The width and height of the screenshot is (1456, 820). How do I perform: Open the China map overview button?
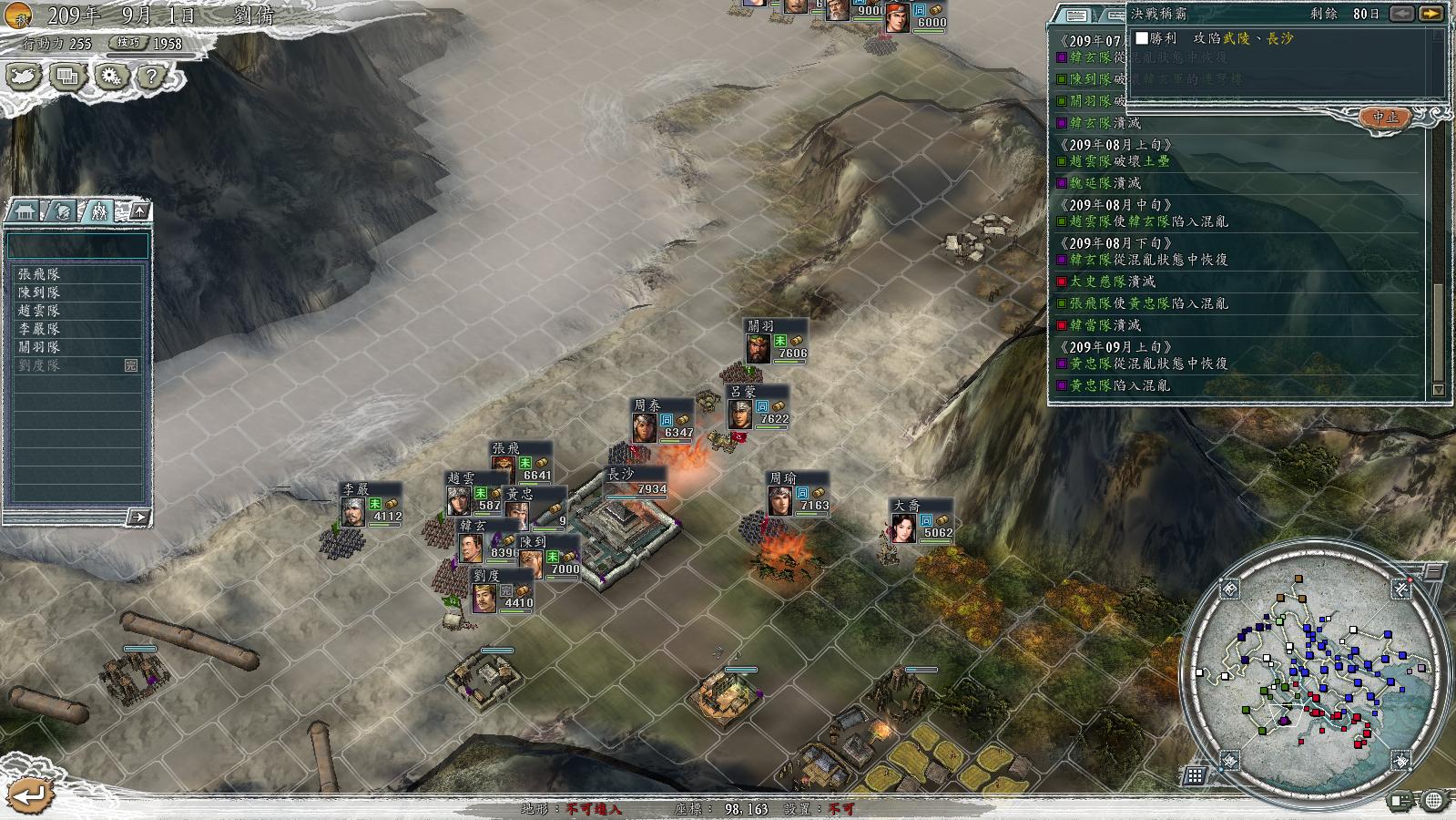[24, 77]
